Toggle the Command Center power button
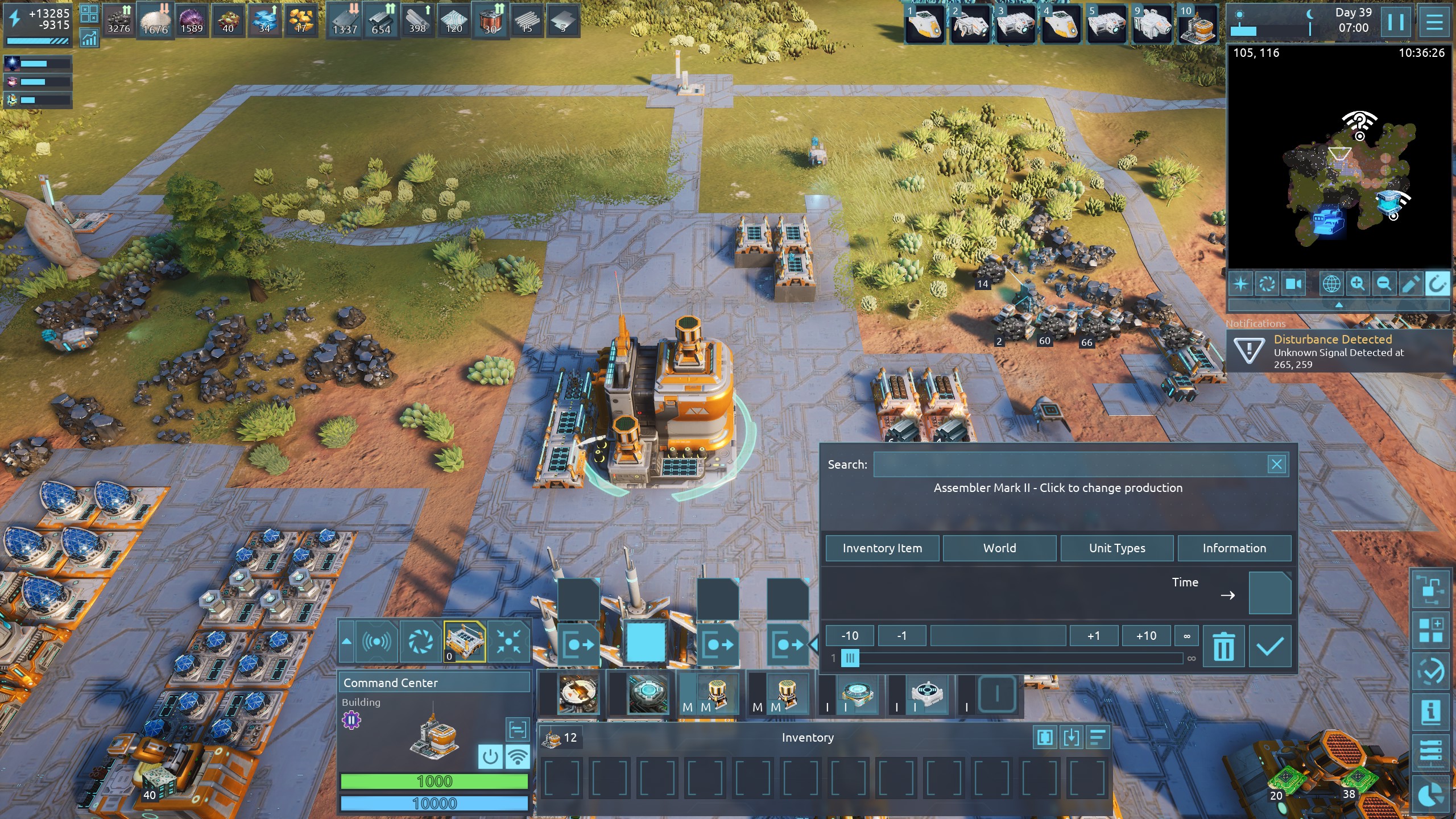 [x=490, y=757]
